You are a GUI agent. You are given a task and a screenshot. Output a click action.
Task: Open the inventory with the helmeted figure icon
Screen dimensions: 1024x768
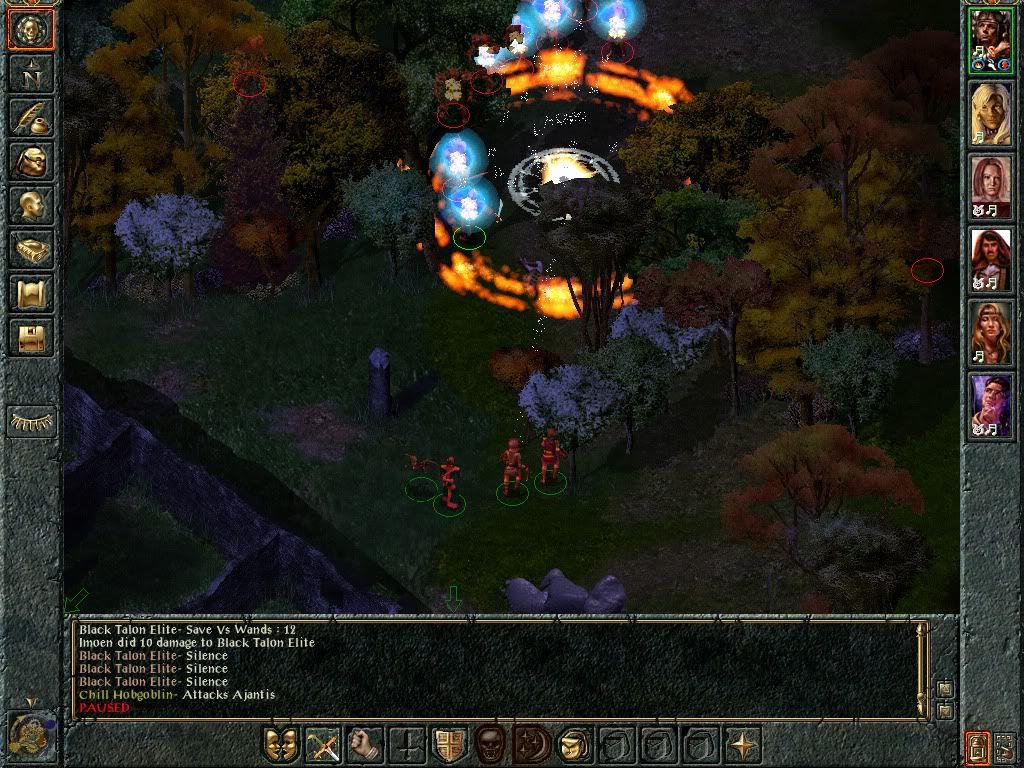[31, 161]
